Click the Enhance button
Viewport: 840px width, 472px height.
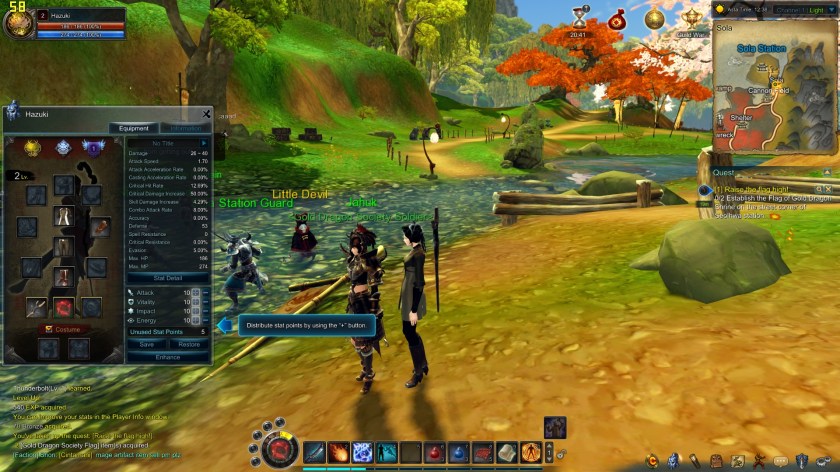coord(167,357)
